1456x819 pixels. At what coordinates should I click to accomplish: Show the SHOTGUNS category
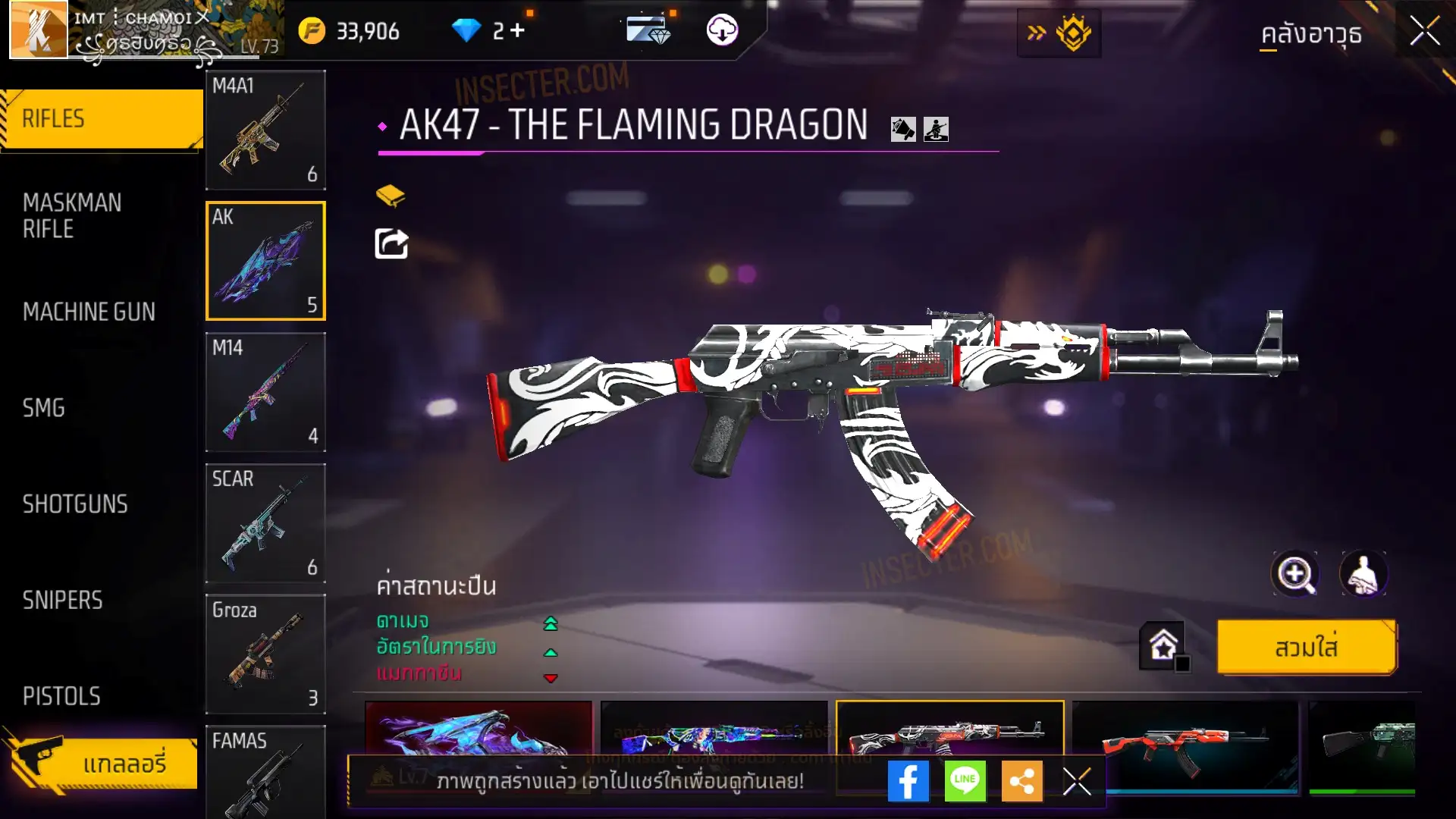[75, 504]
